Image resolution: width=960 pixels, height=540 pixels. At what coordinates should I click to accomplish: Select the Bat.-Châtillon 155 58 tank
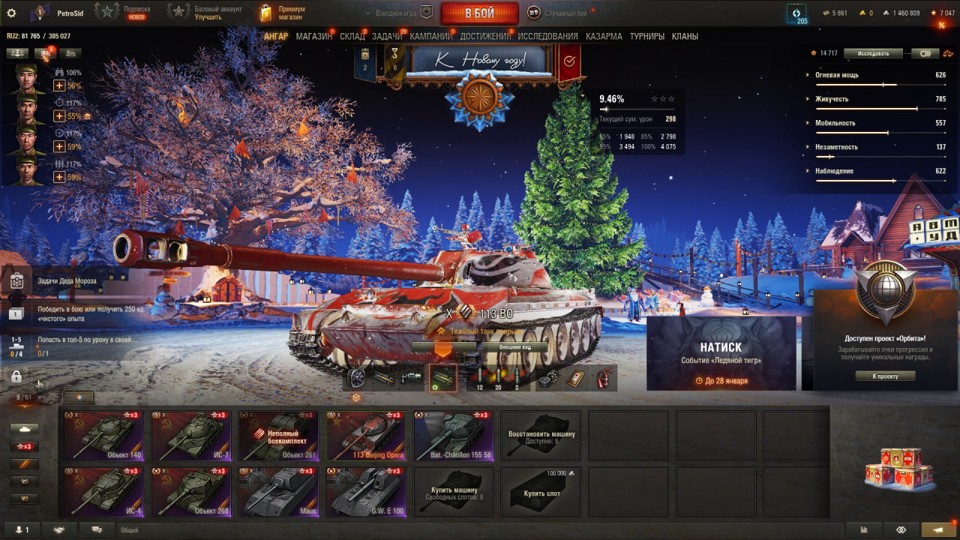[457, 436]
